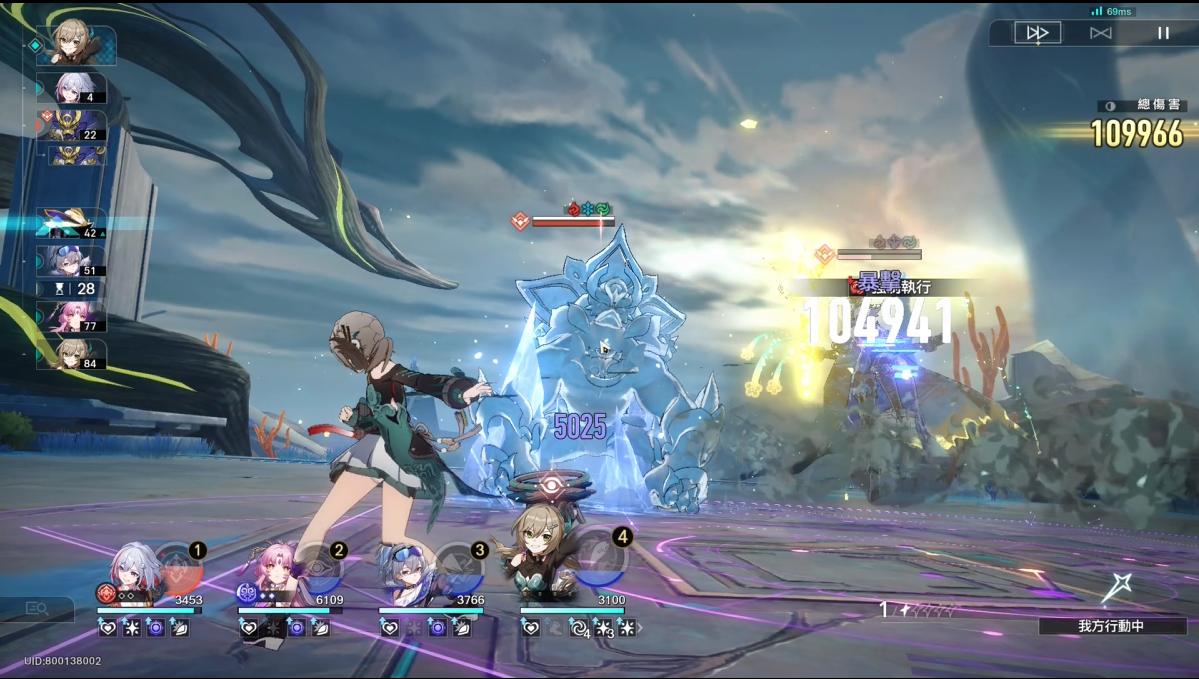Viewport: 1199px width, 679px height.
Task: Select the turn-order portrait marked 84
Action: (x=72, y=354)
